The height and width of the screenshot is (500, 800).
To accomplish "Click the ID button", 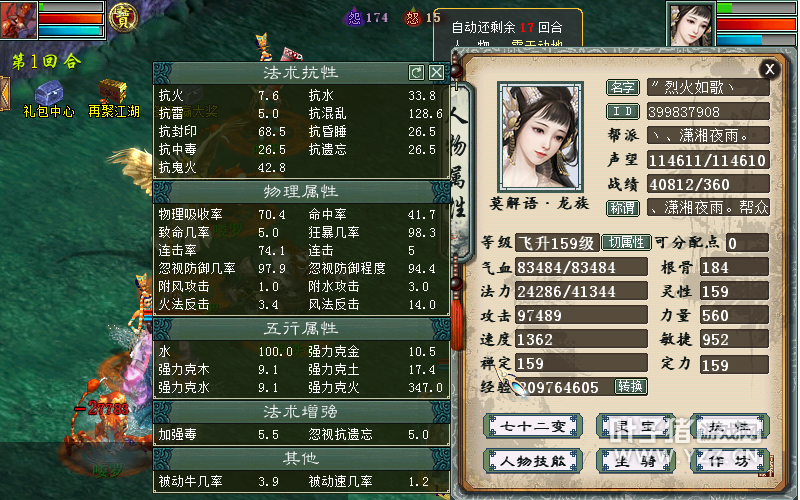I will click(623, 111).
